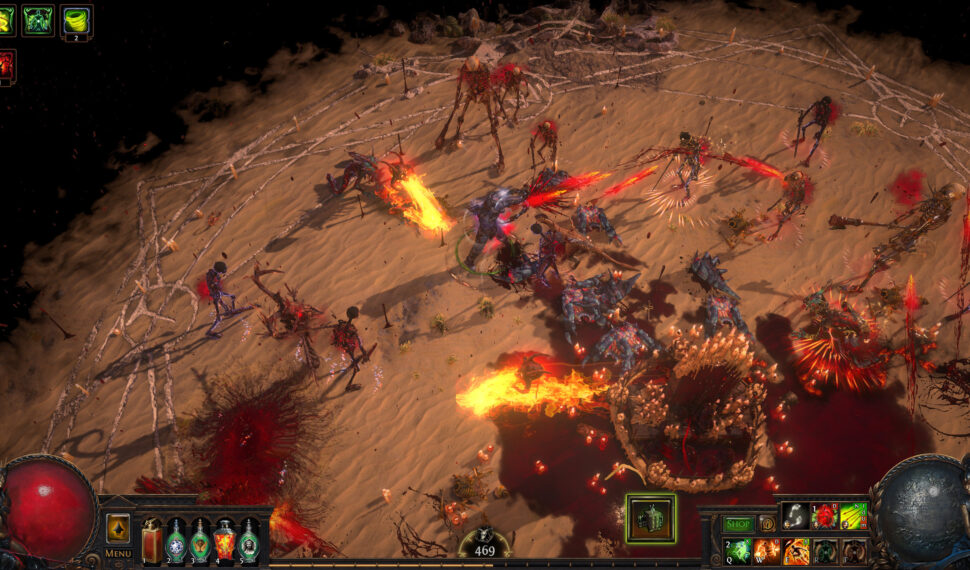This screenshot has width=970, height=570.
Task: Activate the white smoke skill icon
Action: tap(796, 516)
